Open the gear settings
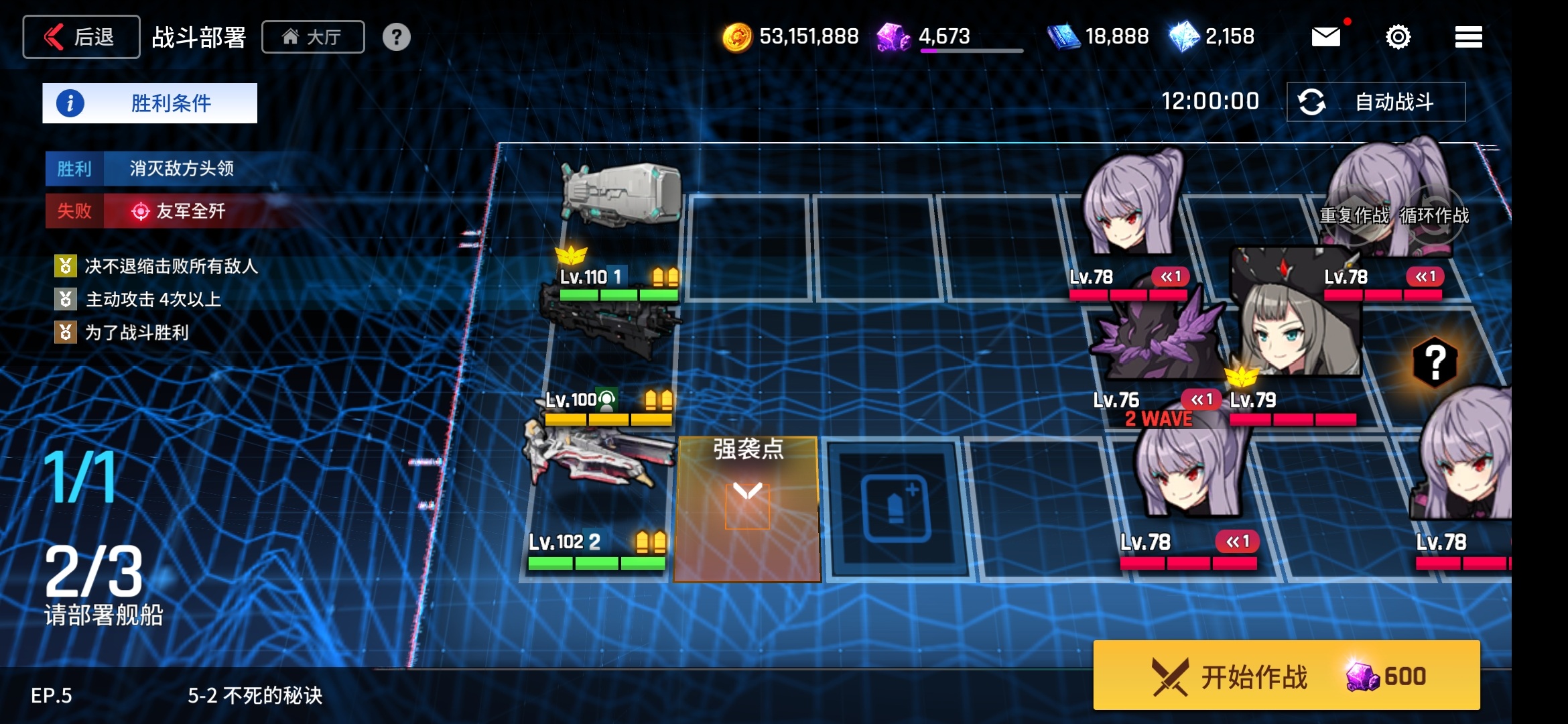This screenshot has width=1568, height=724. [x=1398, y=37]
